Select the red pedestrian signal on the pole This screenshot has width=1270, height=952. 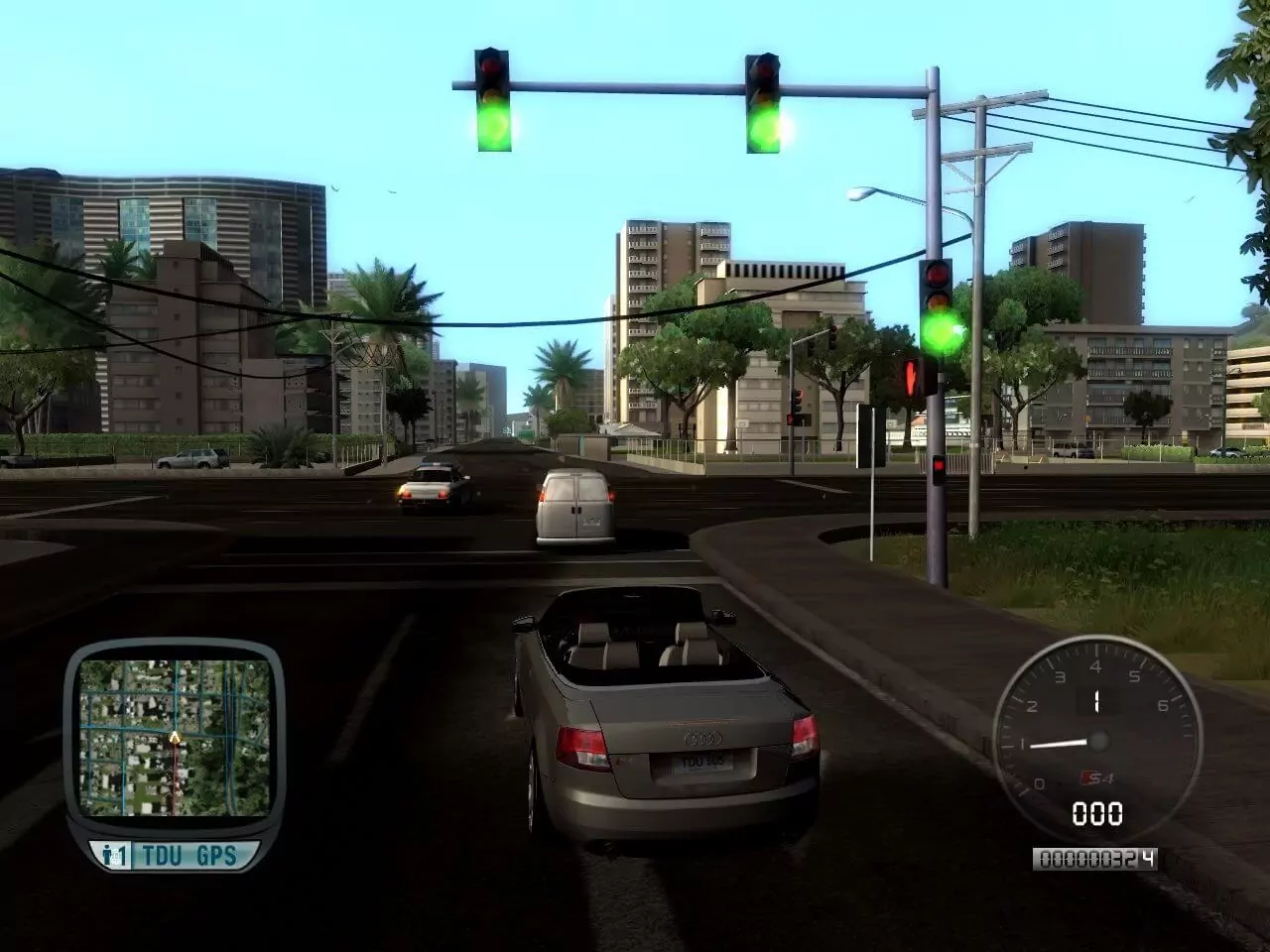coord(912,377)
